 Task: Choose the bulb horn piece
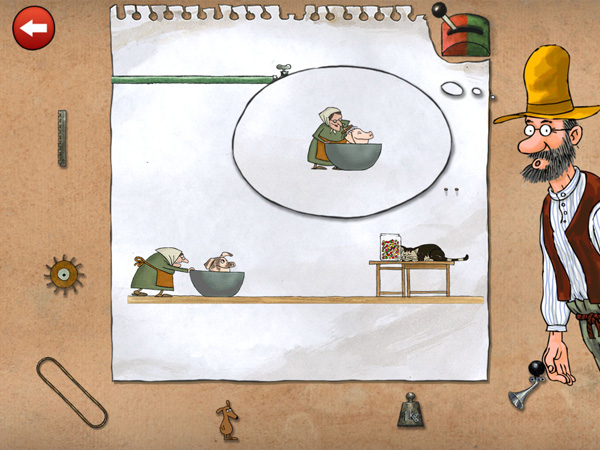click(528, 390)
